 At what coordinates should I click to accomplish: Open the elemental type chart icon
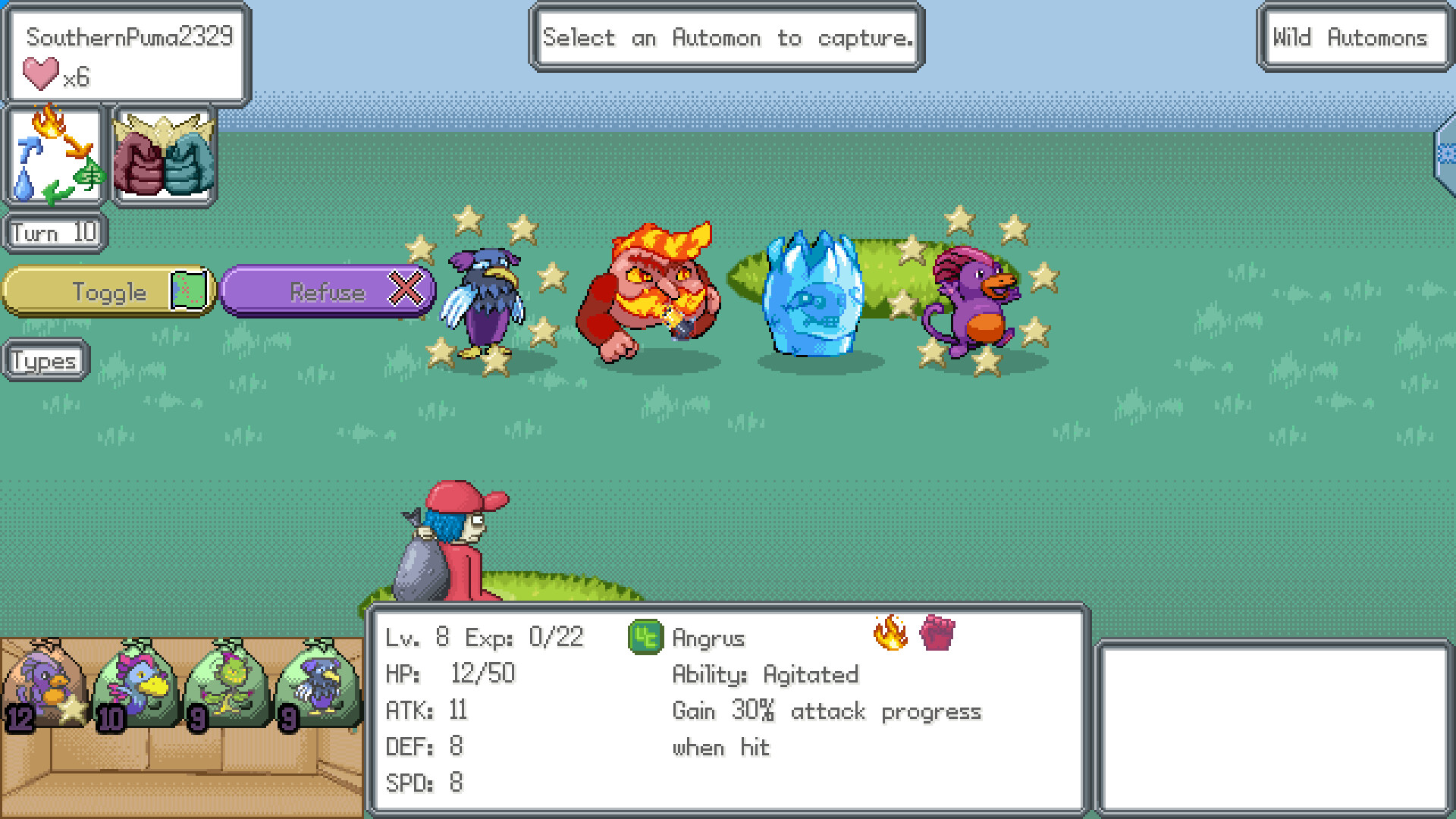tap(54, 154)
